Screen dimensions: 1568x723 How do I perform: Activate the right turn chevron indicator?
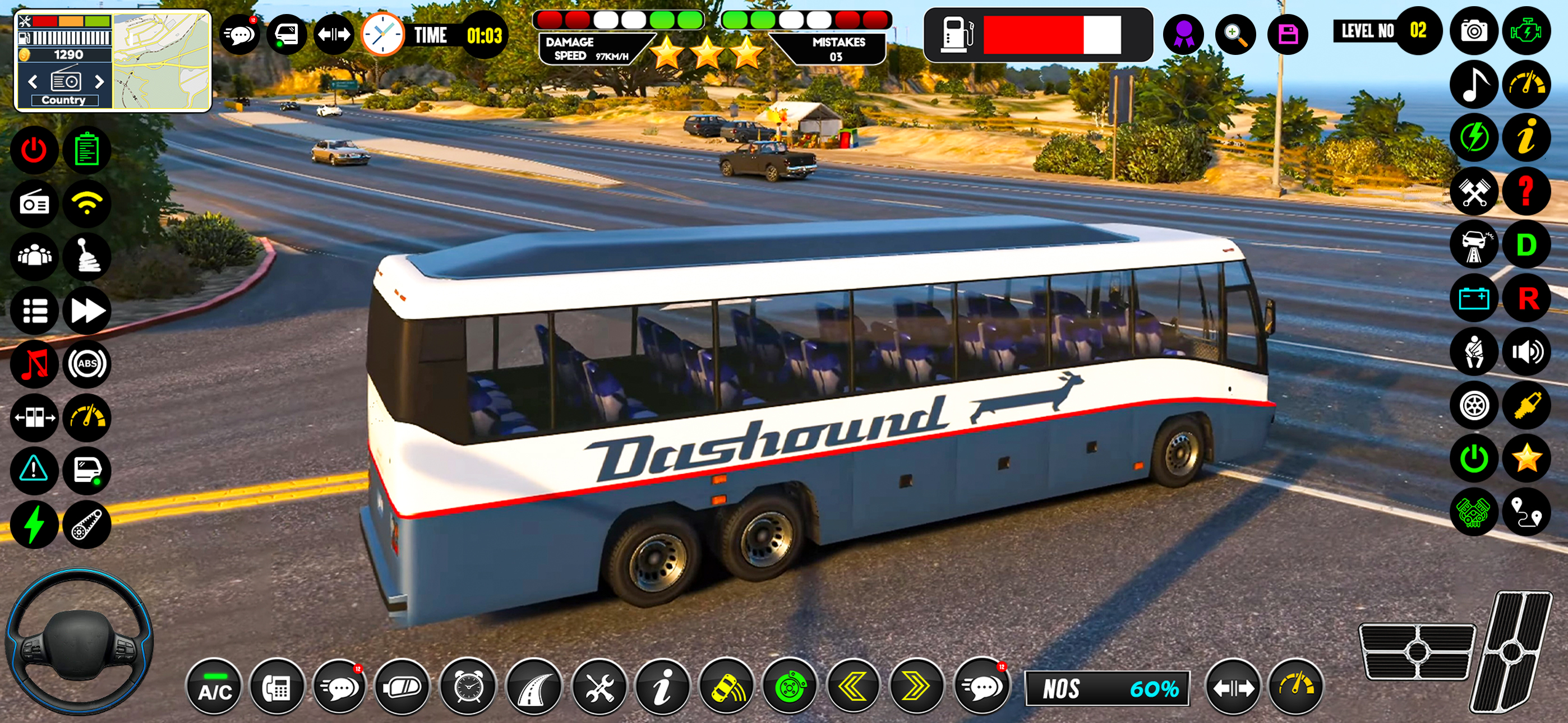[915, 688]
